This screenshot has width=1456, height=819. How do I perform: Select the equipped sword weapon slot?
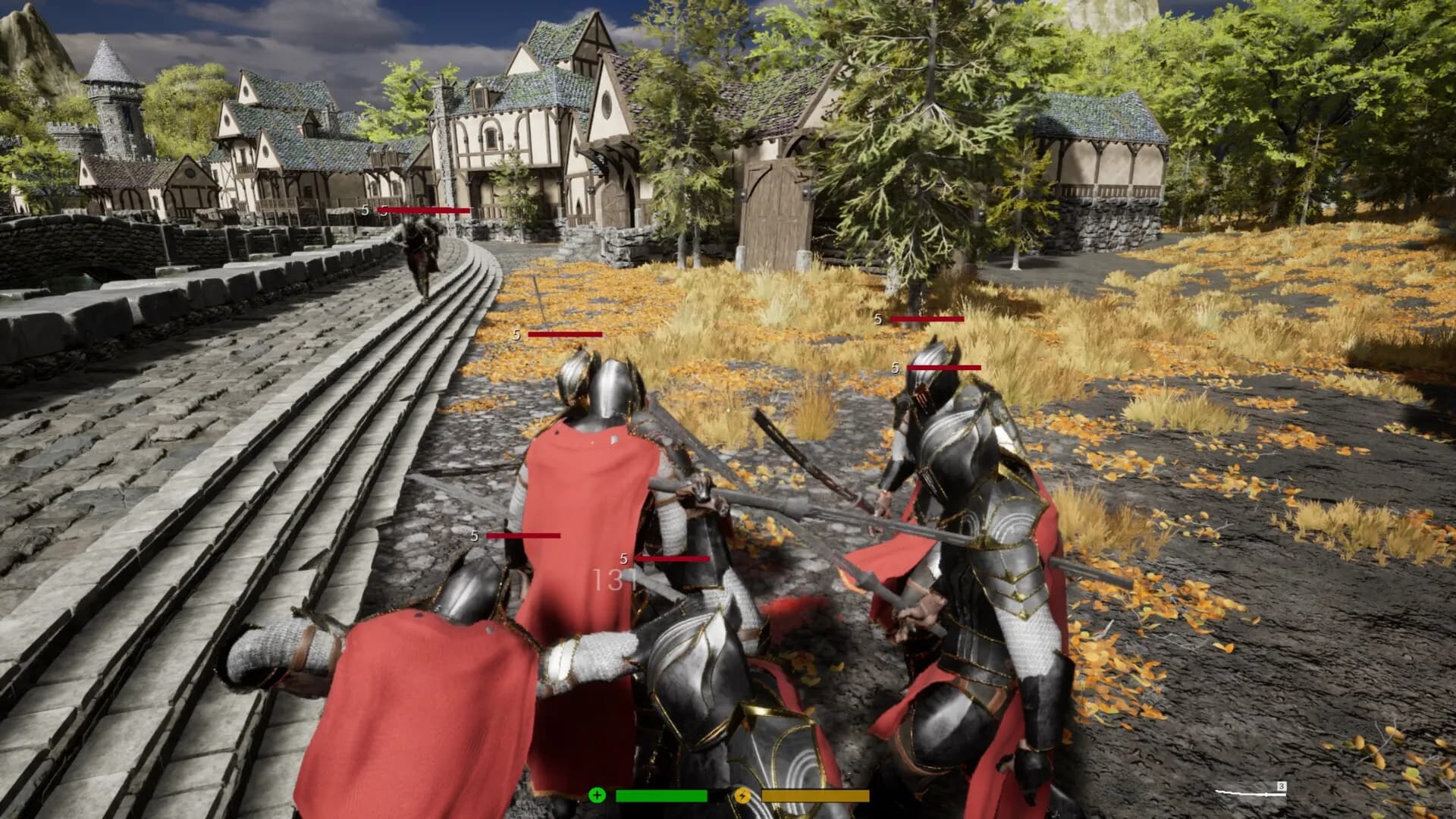[x=1250, y=792]
